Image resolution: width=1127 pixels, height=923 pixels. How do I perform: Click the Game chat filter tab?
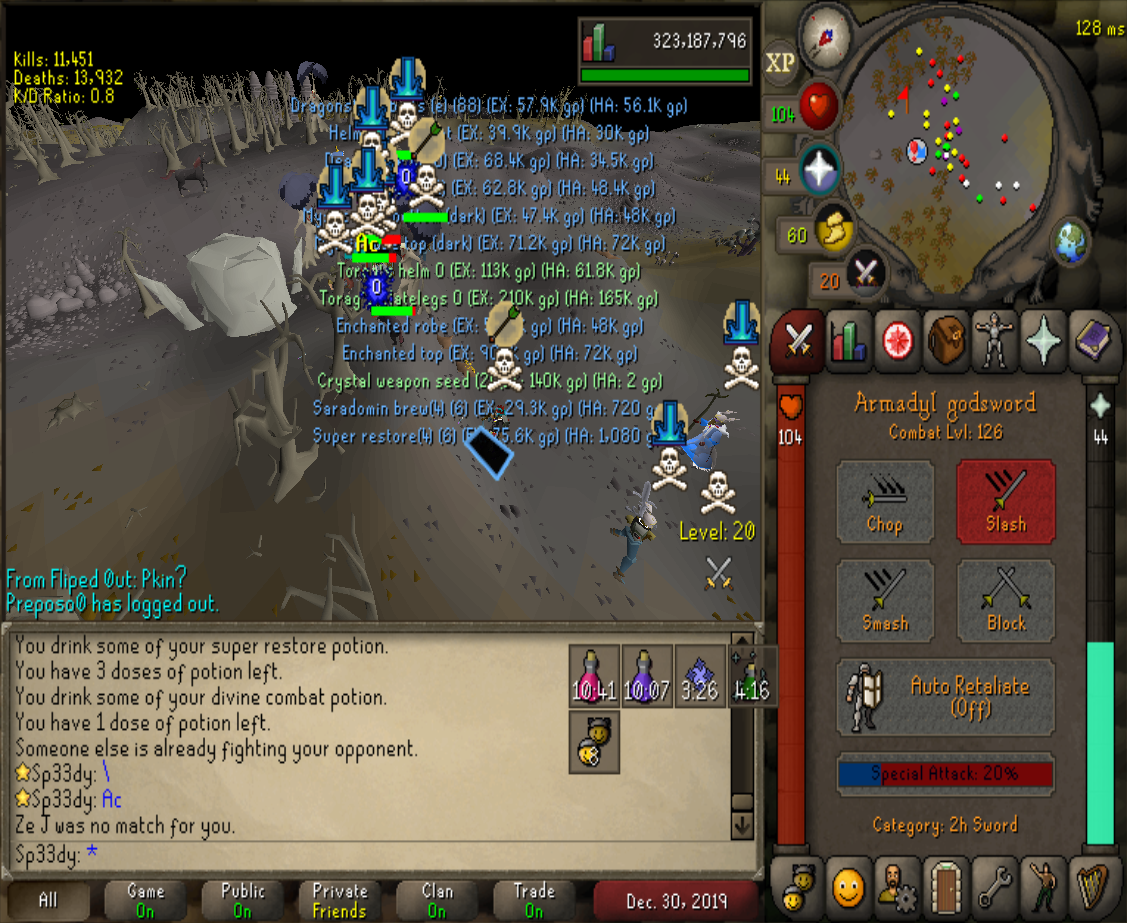[x=146, y=900]
